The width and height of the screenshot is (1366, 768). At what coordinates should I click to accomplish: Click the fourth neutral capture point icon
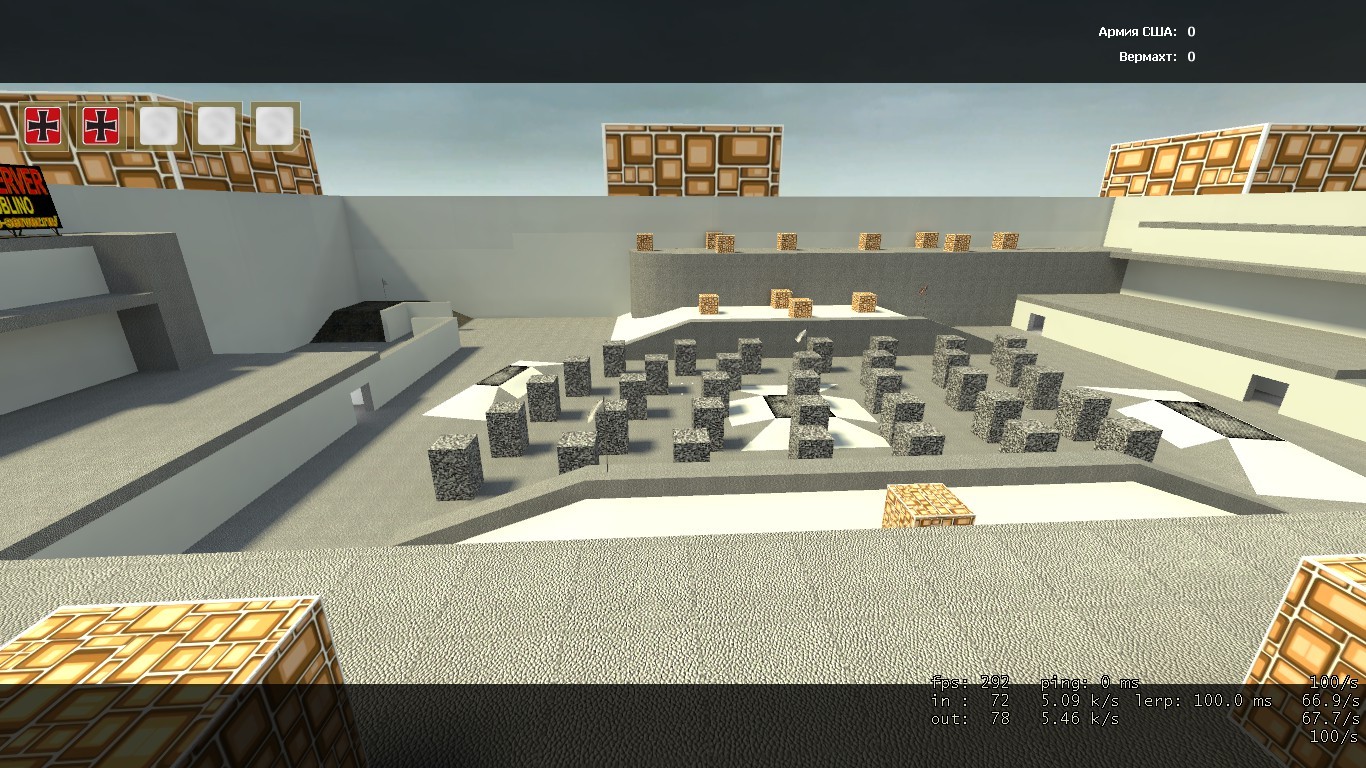217,127
